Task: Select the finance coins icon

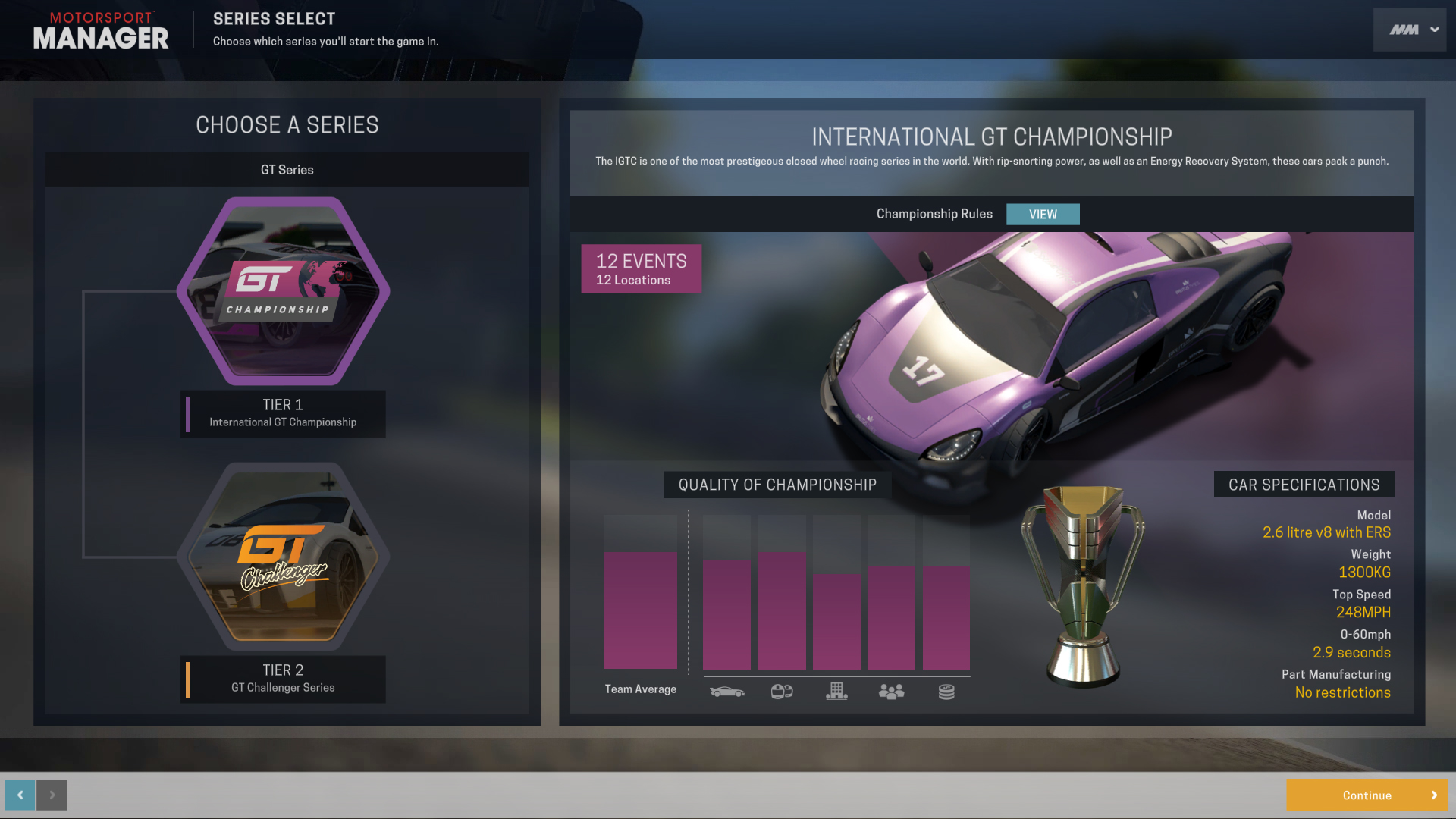Action: click(946, 691)
